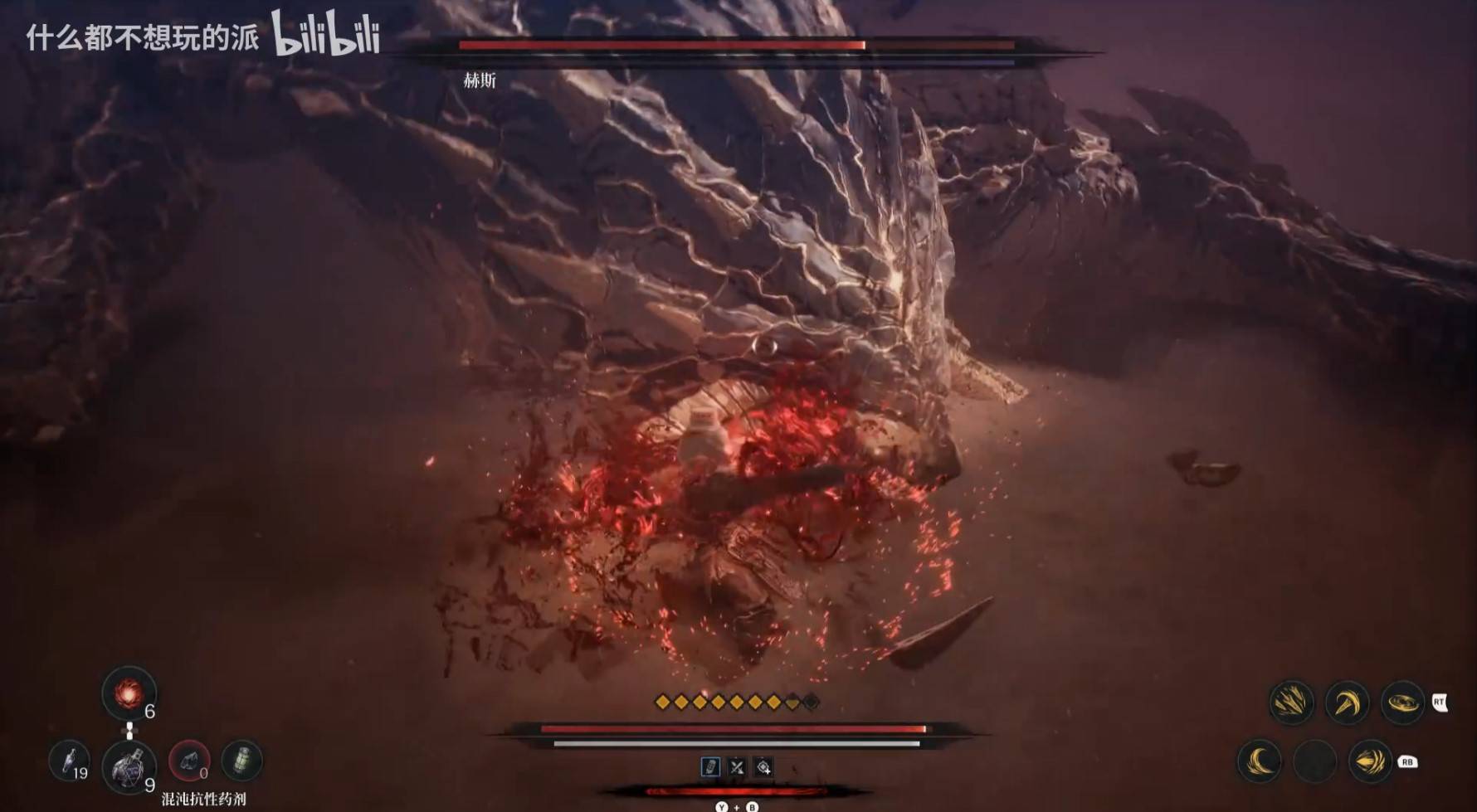Toggle the crossed-swords indicator under stamina bar
The height and width of the screenshot is (812, 1477).
pos(737,767)
